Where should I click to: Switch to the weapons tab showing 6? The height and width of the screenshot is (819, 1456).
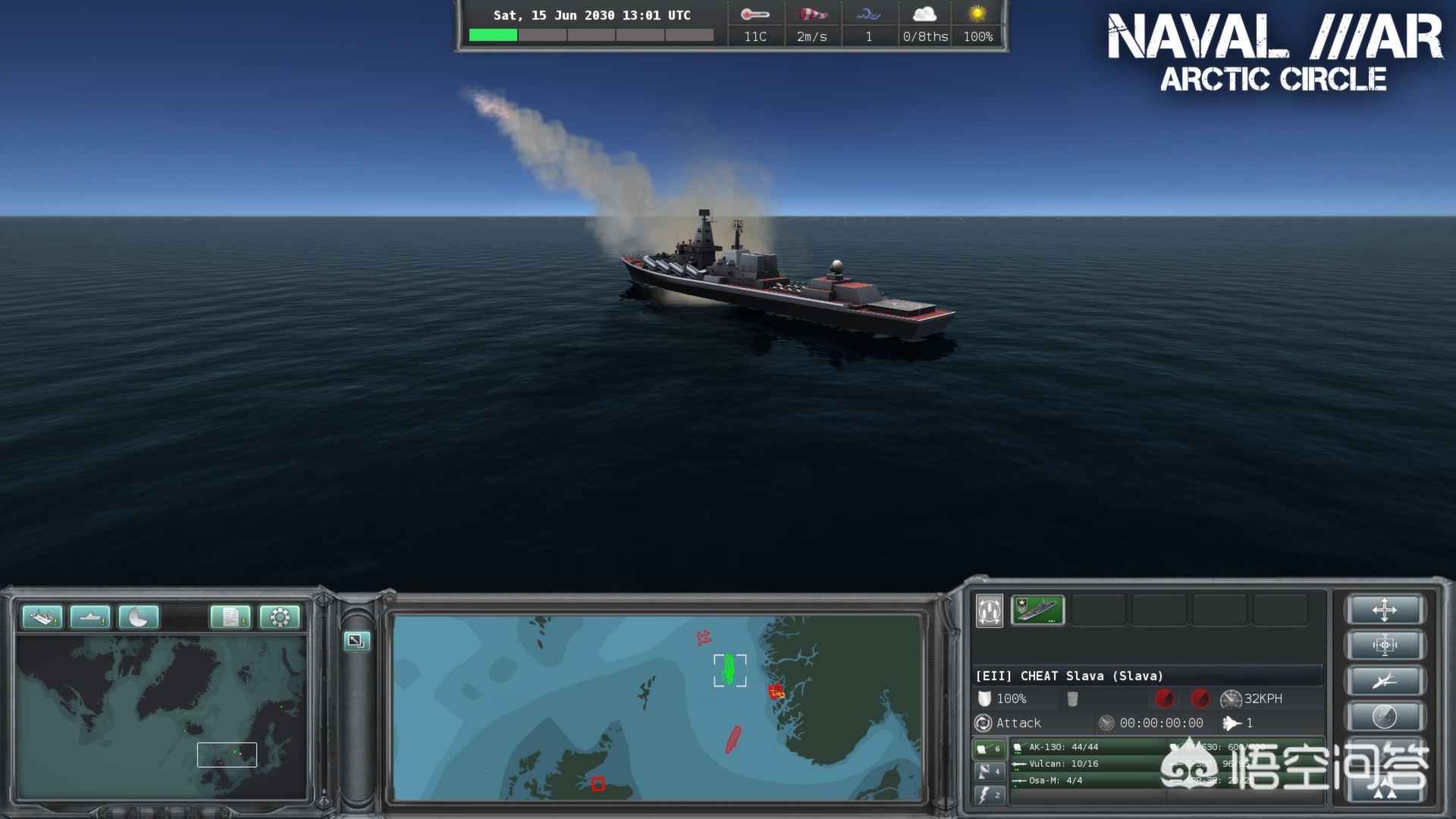(x=988, y=748)
